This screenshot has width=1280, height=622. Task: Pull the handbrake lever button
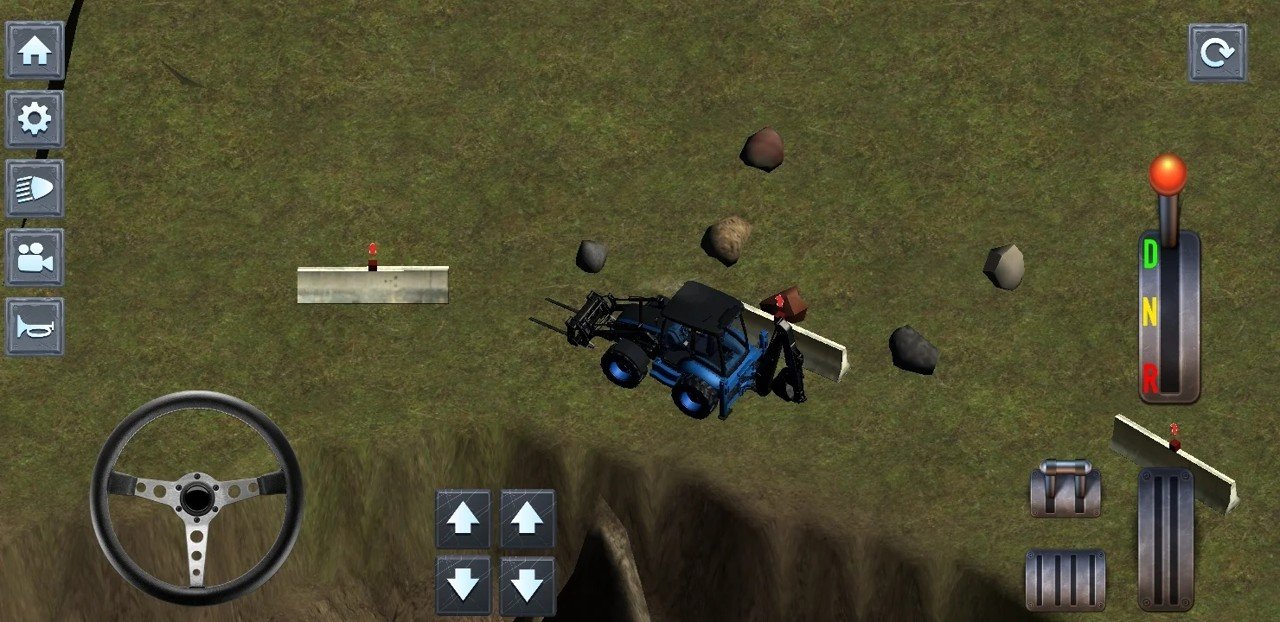1065,488
